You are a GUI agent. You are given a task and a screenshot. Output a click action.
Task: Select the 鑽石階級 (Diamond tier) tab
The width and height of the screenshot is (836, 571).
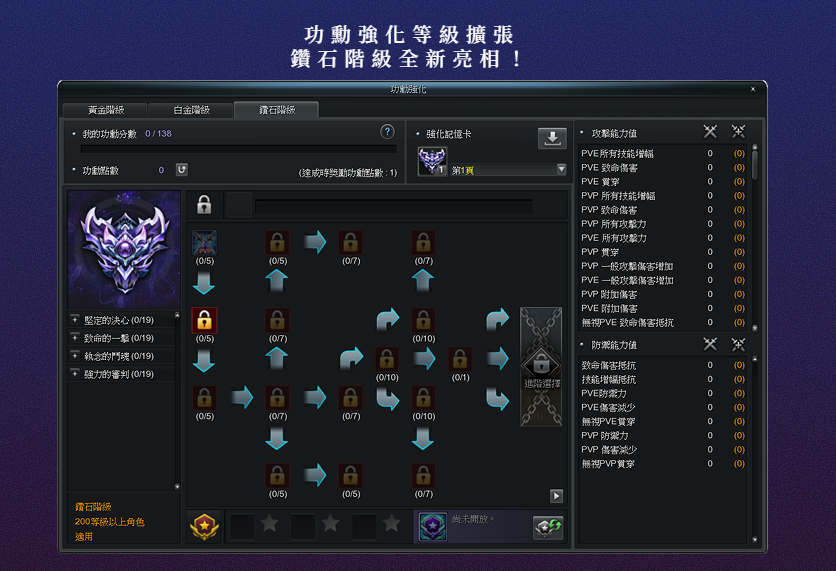pyautogui.click(x=276, y=110)
